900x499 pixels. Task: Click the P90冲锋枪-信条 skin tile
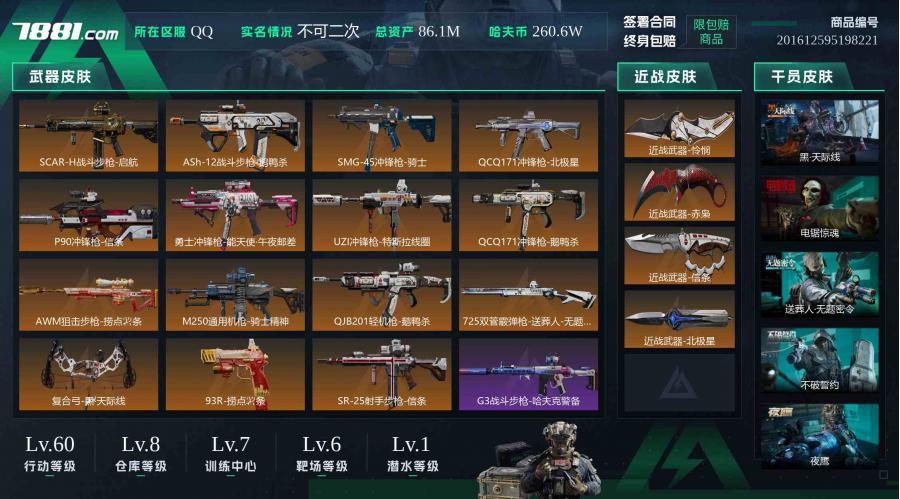[88, 214]
